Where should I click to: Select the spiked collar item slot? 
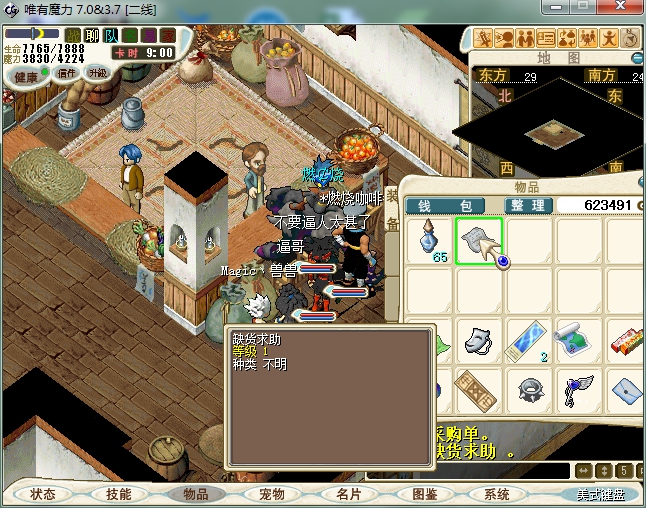tap(530, 390)
